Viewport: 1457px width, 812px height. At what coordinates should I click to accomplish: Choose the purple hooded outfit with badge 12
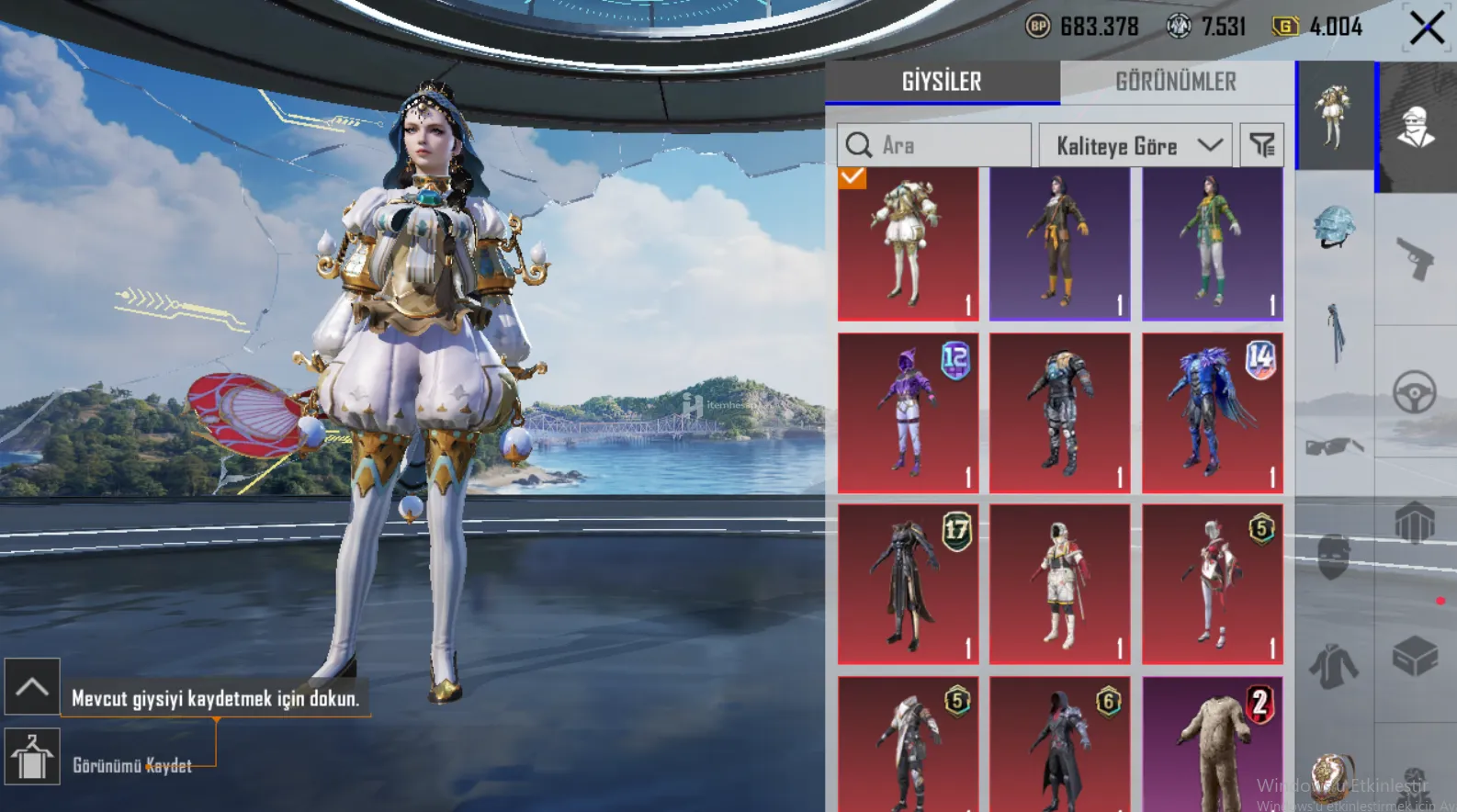908,413
